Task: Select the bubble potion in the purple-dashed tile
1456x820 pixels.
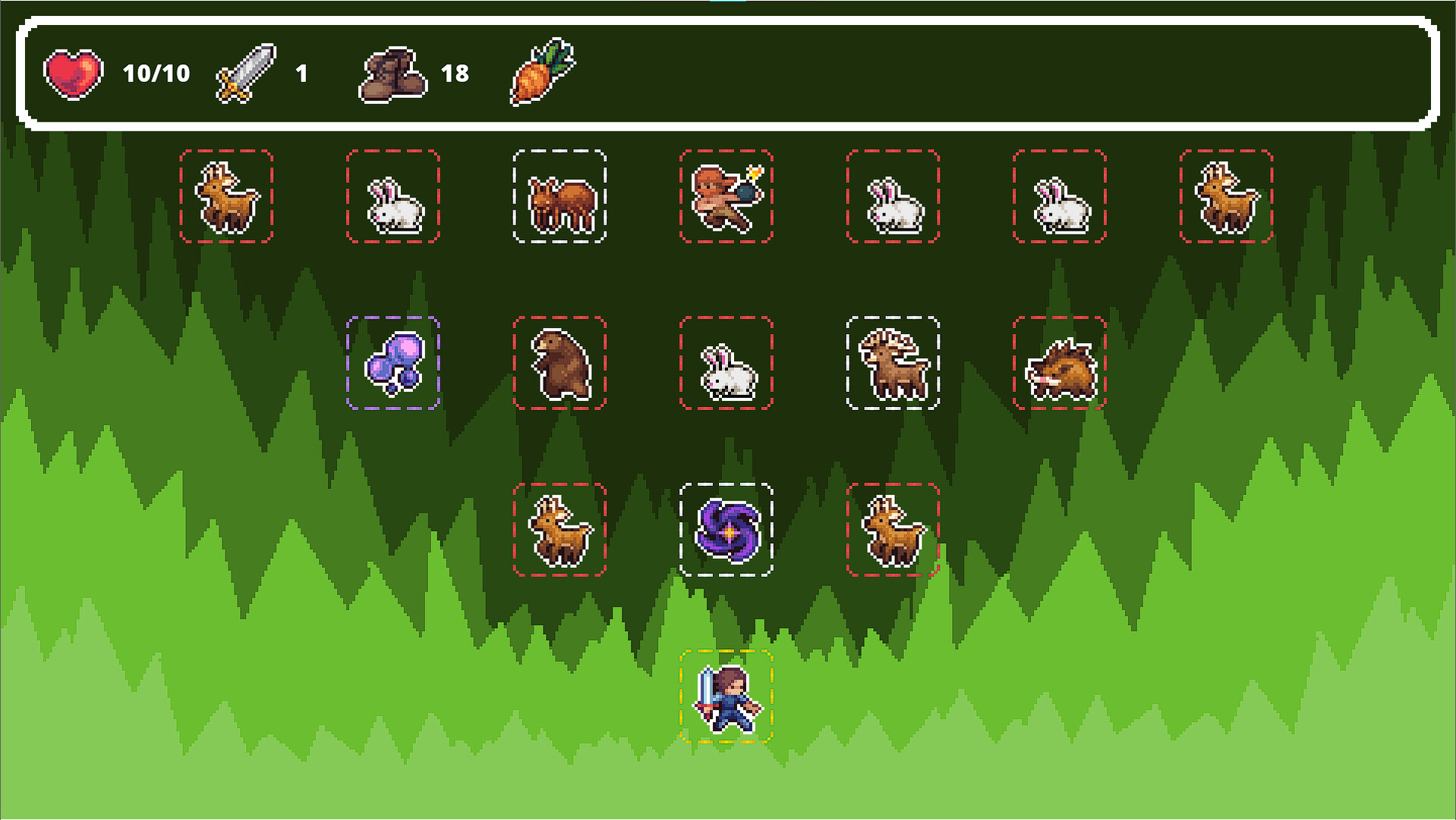Action: point(393,363)
